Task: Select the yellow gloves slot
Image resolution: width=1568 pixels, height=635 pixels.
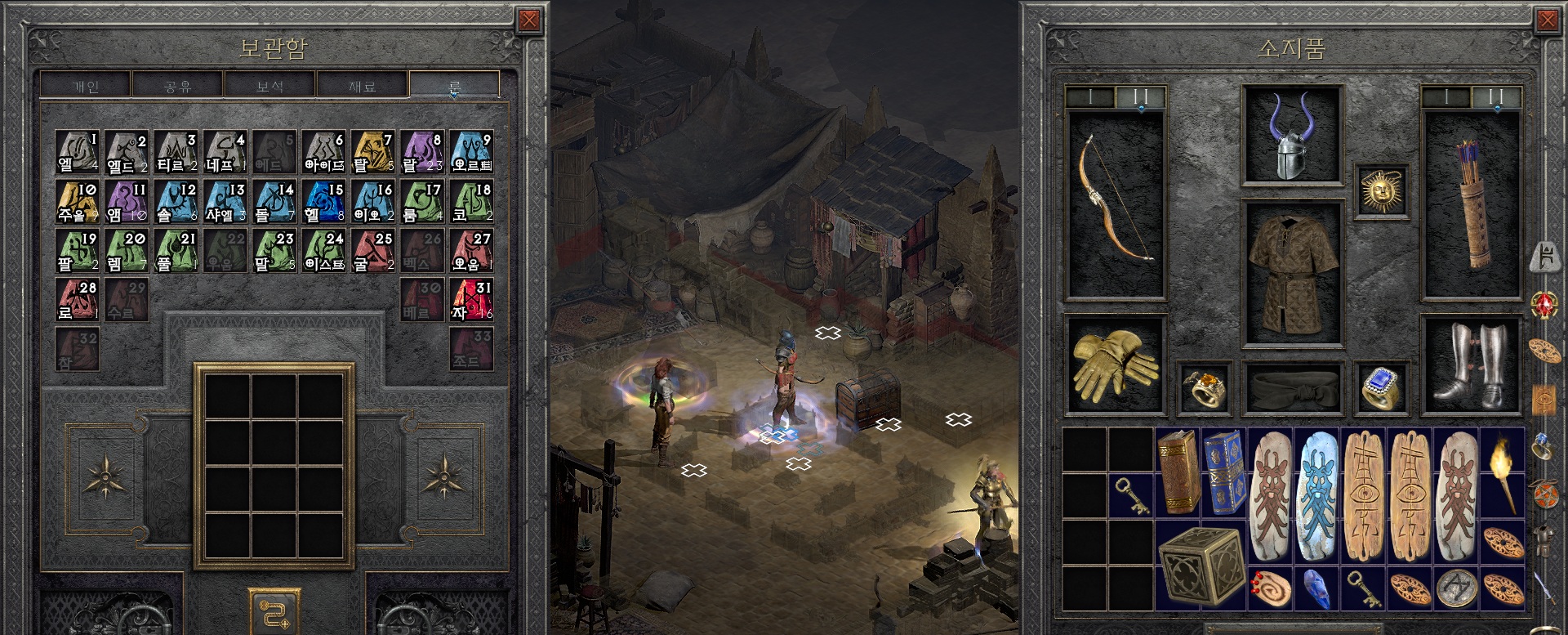Action: (1116, 364)
